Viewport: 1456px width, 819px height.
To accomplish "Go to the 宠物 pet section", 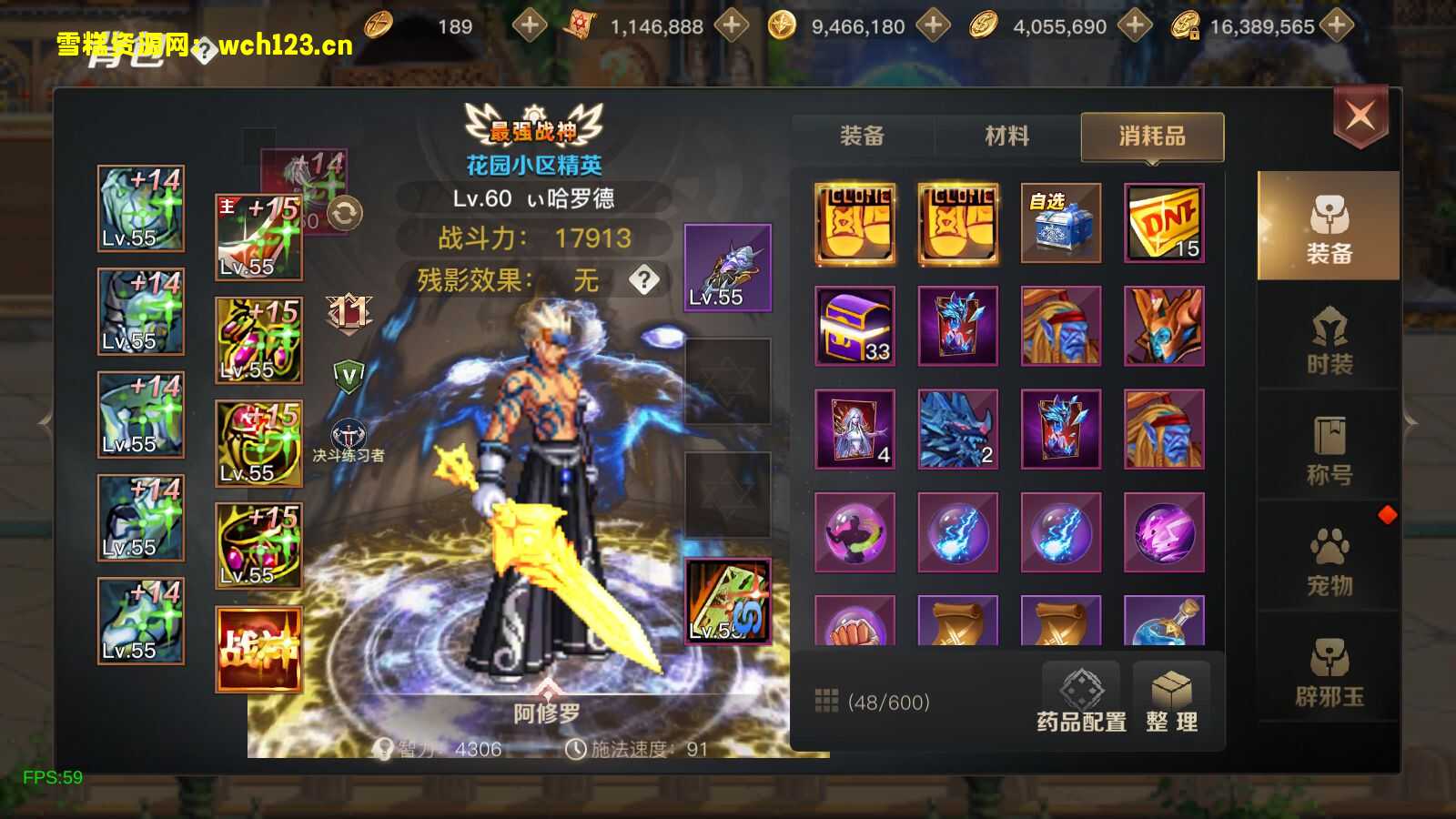I will [1329, 562].
